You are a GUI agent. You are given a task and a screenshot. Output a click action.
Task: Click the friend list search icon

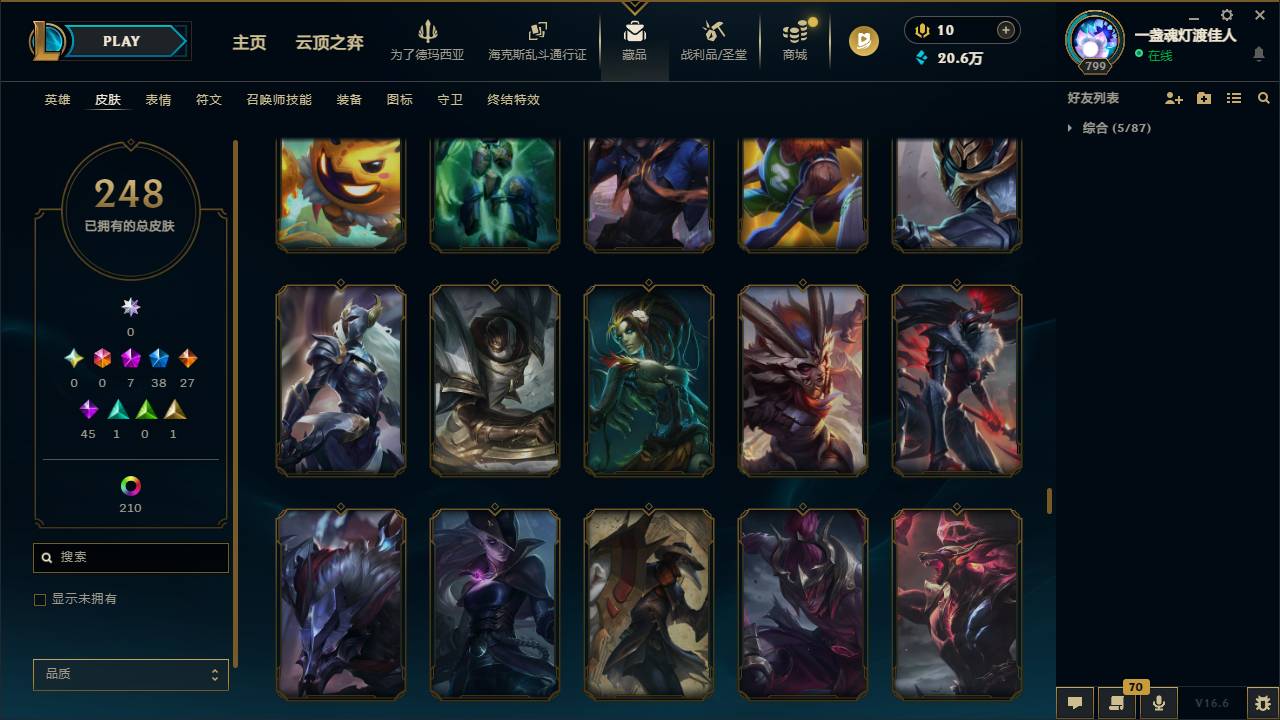coord(1264,97)
